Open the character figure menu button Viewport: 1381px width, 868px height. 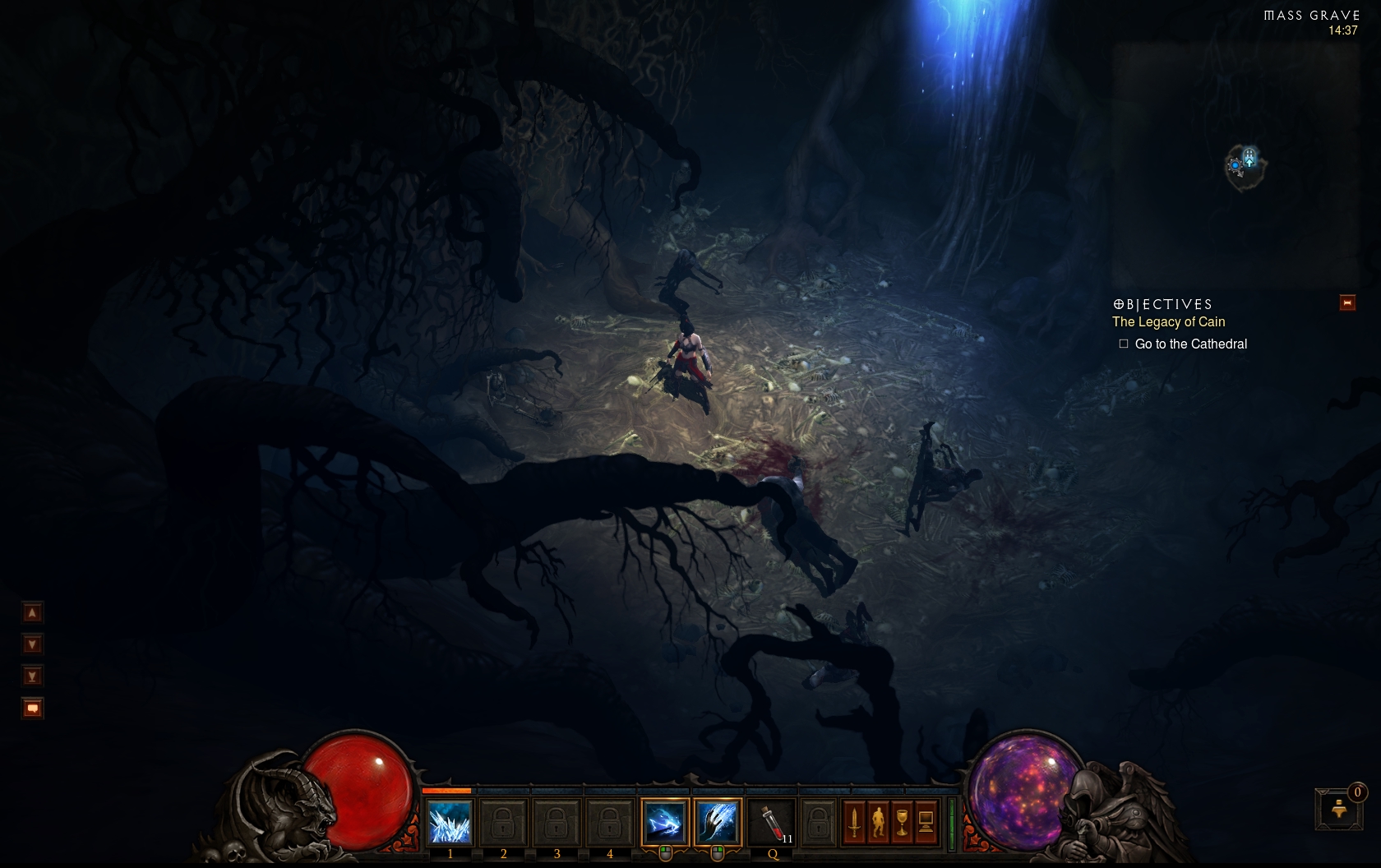point(878,822)
